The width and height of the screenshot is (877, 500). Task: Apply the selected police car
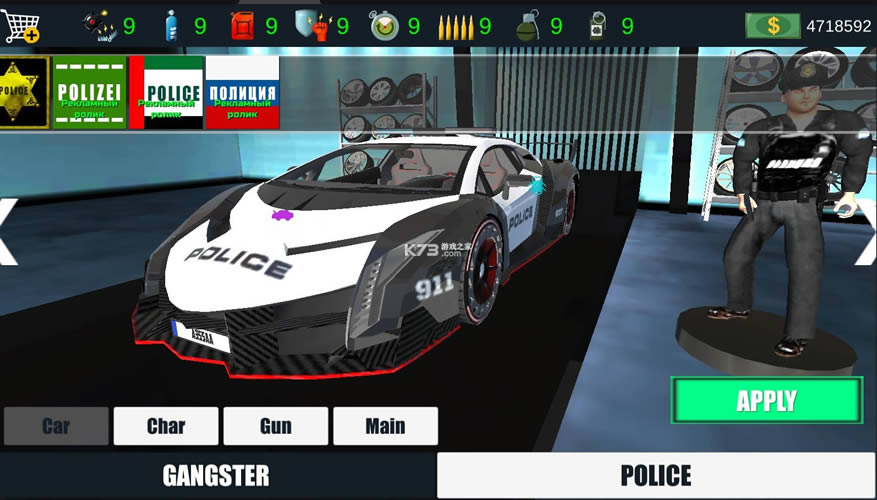point(766,401)
